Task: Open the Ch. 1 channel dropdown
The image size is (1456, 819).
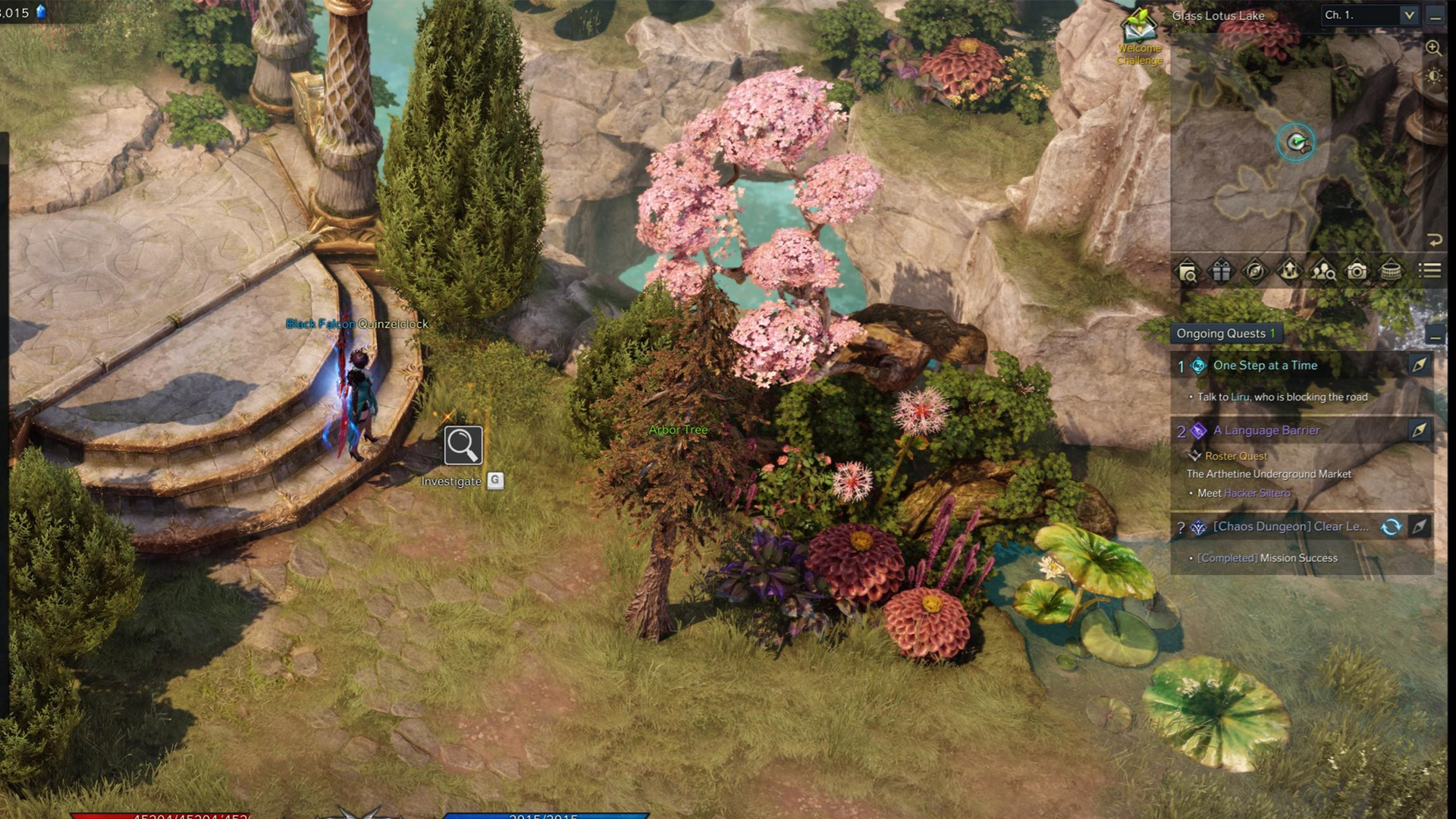Action: 1409,15
